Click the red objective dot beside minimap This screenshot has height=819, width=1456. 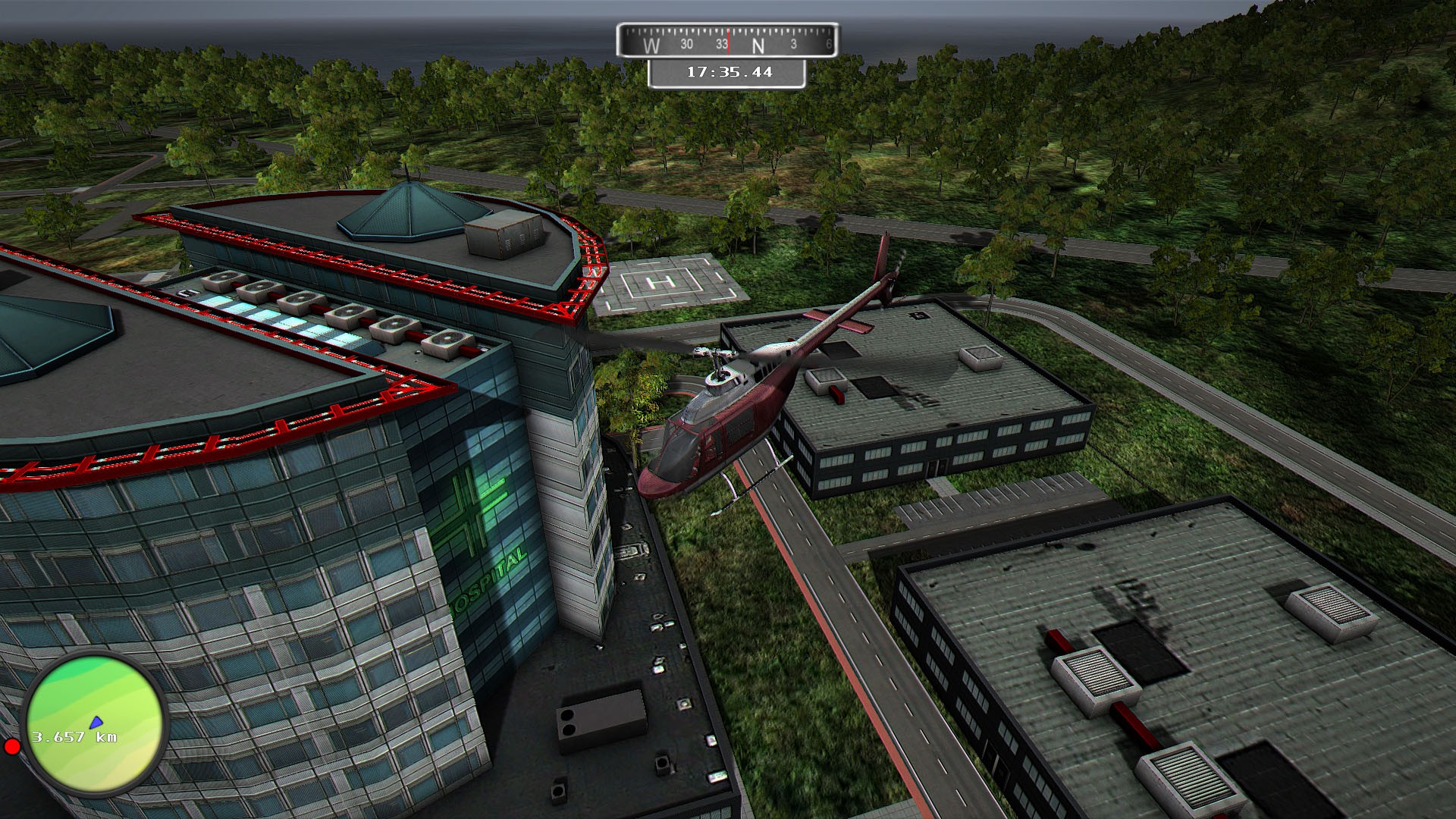(12, 747)
